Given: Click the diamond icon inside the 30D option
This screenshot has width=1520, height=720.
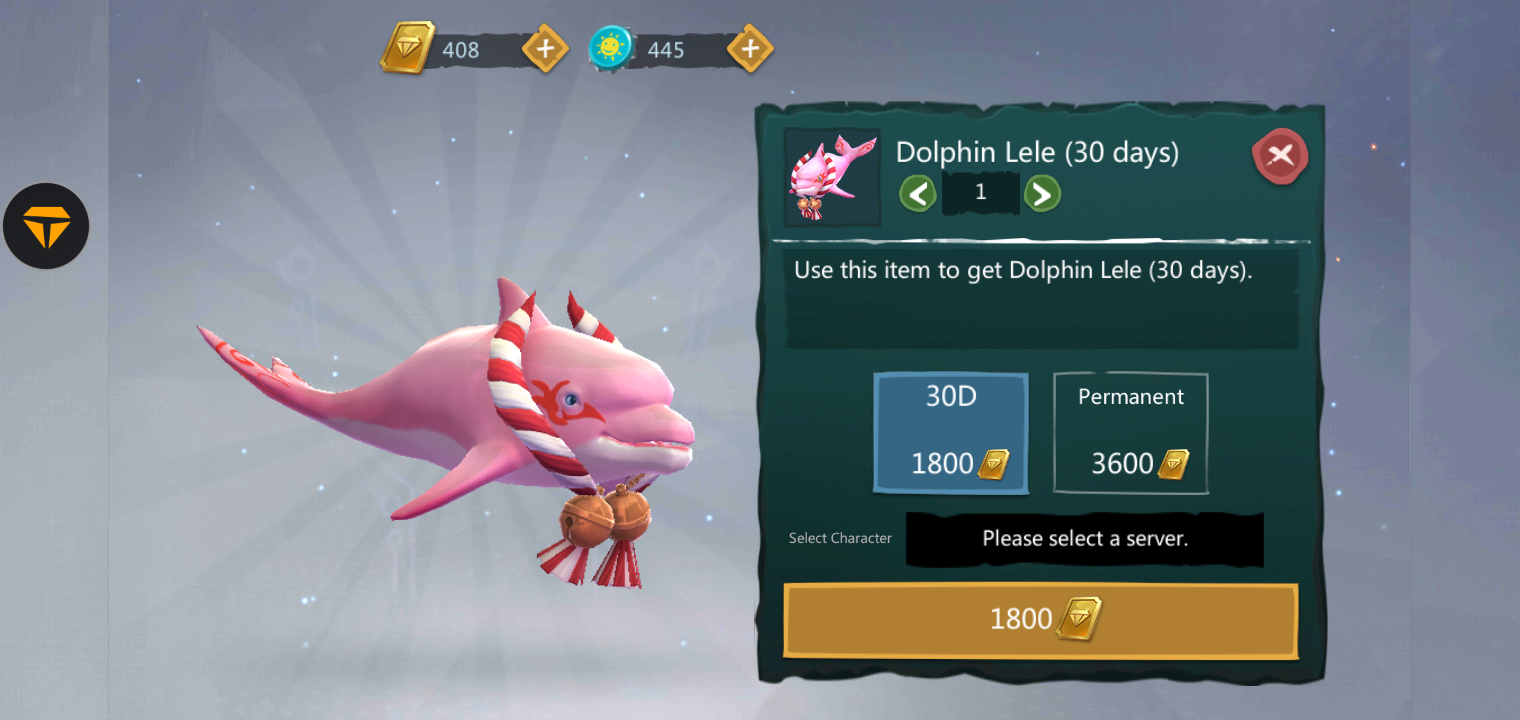Looking at the screenshot, I should point(995,463).
